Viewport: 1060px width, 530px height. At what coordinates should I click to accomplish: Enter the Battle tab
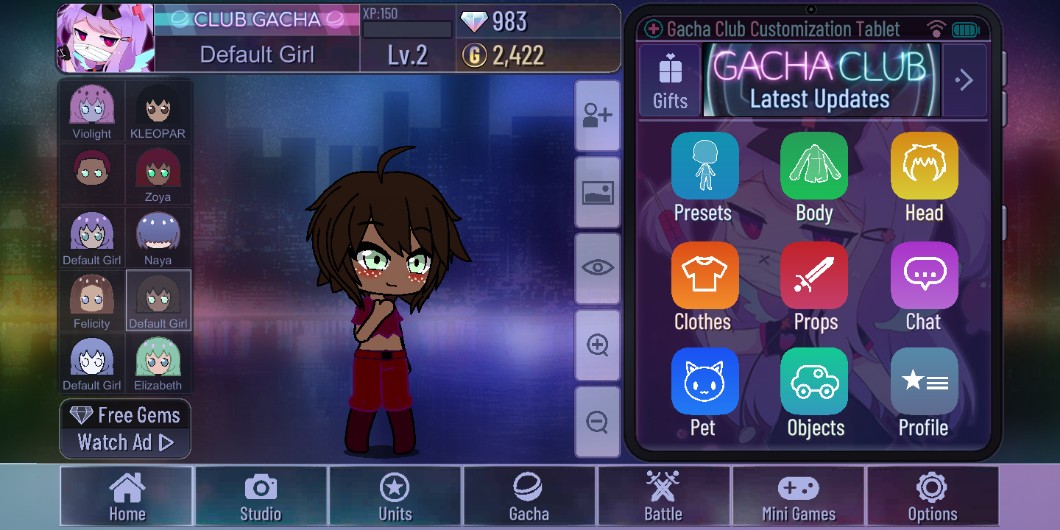click(663, 496)
